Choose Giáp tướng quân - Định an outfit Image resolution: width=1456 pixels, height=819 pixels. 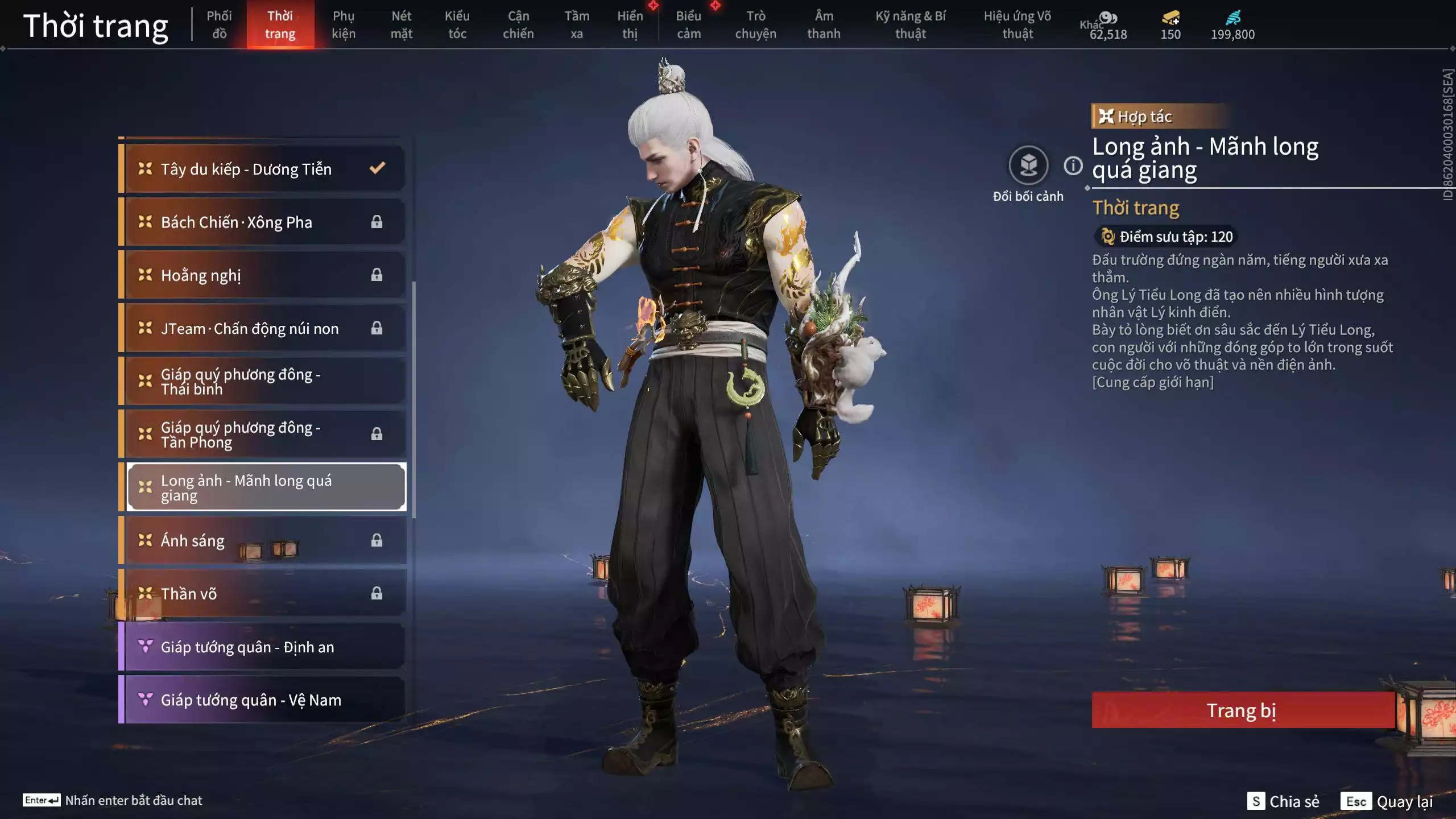[264, 647]
